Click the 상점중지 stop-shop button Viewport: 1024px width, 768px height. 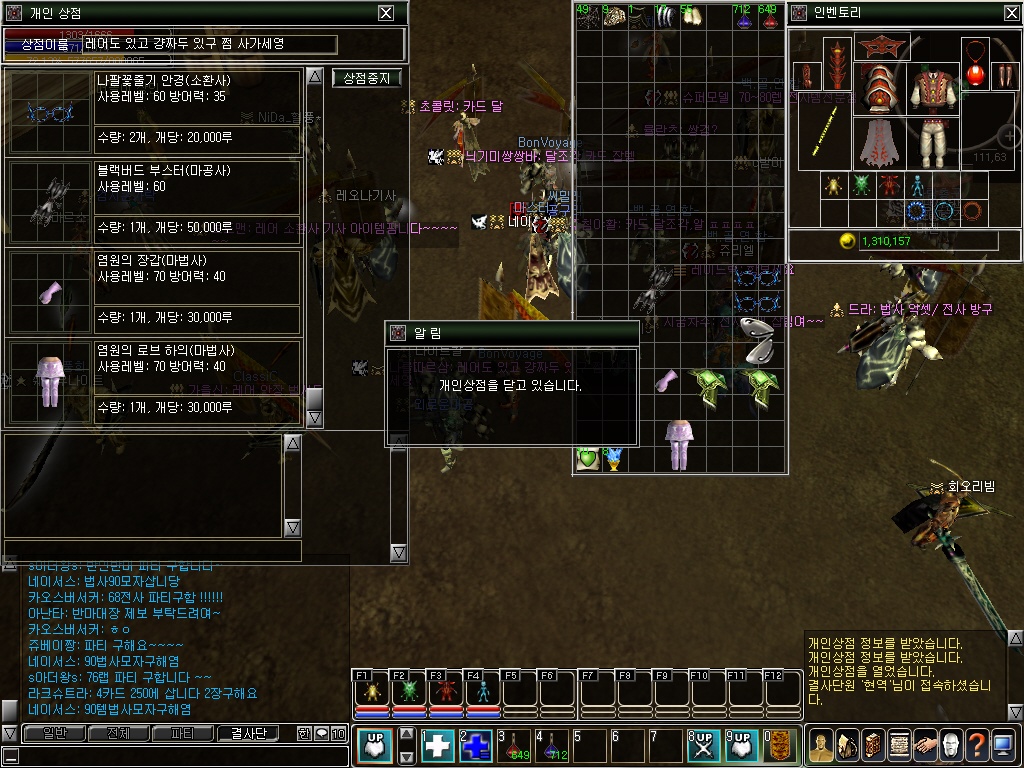pyautogui.click(x=366, y=78)
